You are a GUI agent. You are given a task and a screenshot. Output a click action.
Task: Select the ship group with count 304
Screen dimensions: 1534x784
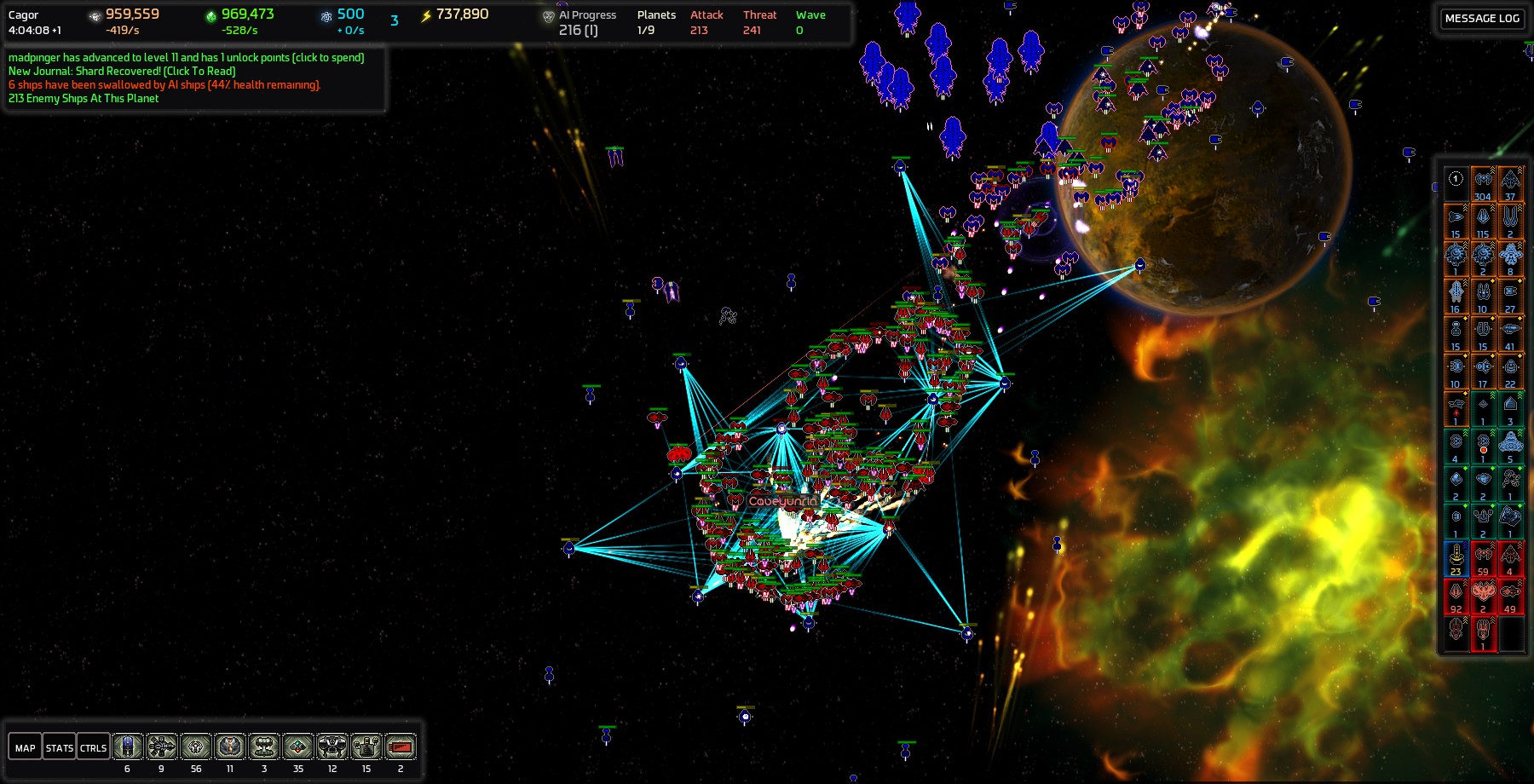[1483, 184]
